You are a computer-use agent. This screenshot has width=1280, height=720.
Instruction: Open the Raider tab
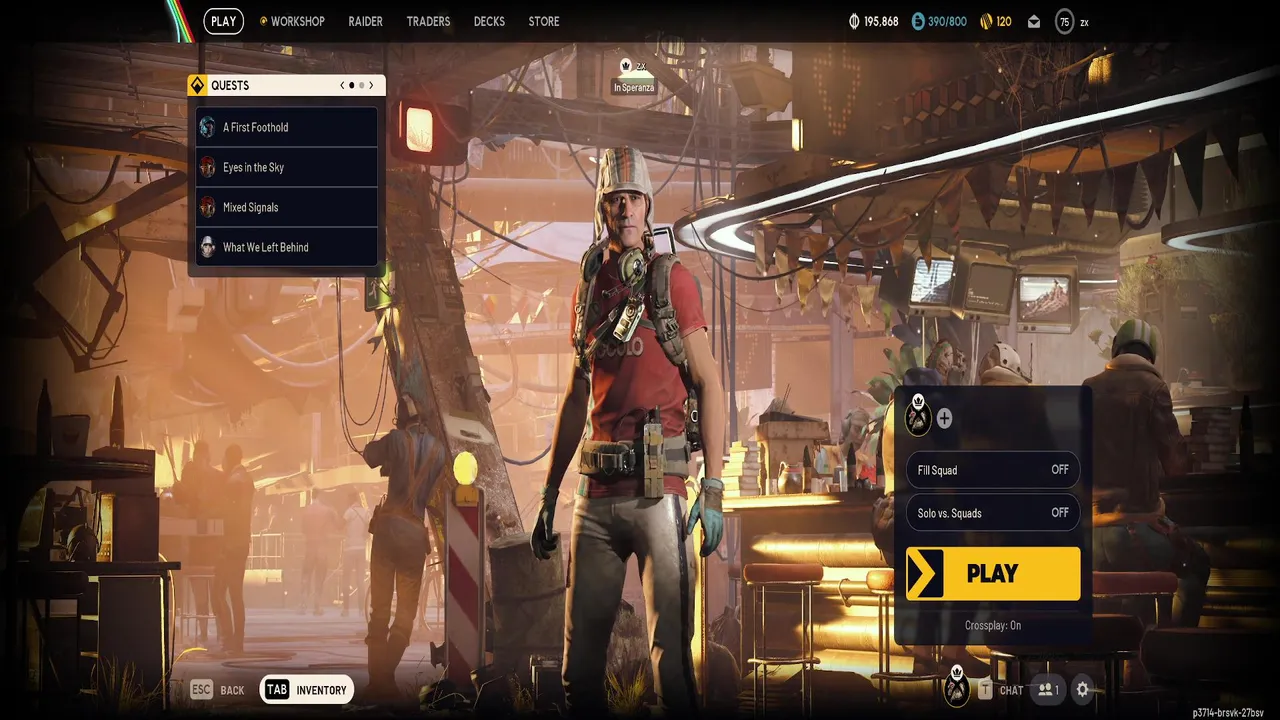tap(365, 21)
